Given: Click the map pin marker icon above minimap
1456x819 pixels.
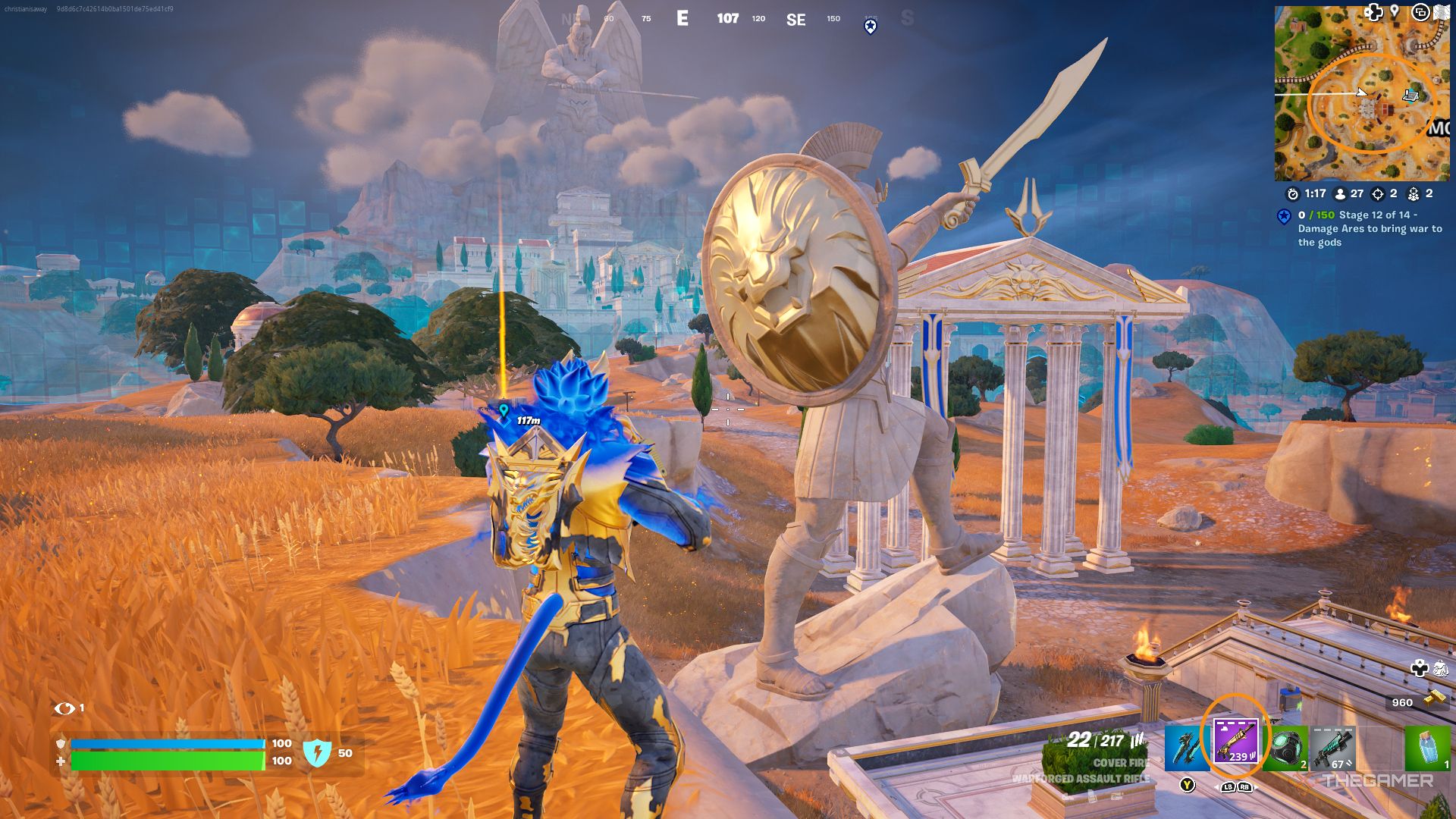Looking at the screenshot, I should coord(1394,11).
